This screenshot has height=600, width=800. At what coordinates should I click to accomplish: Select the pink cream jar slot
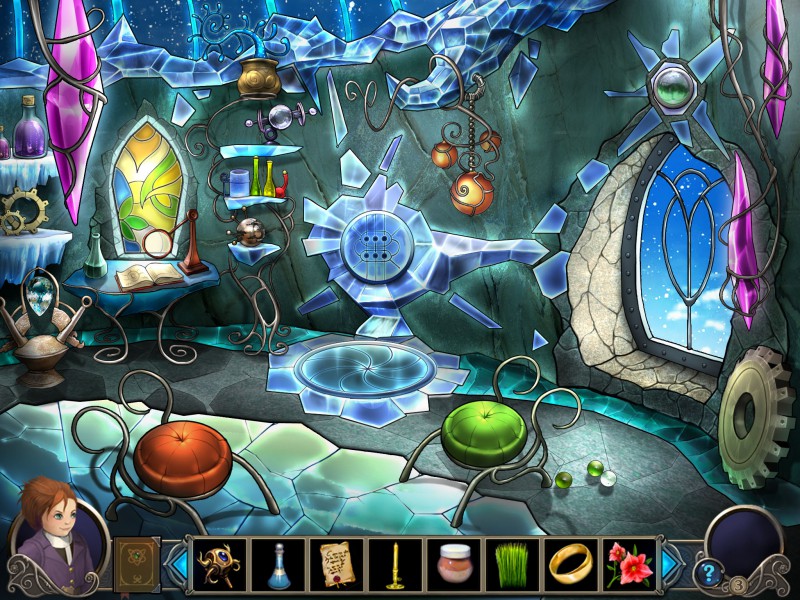point(453,564)
